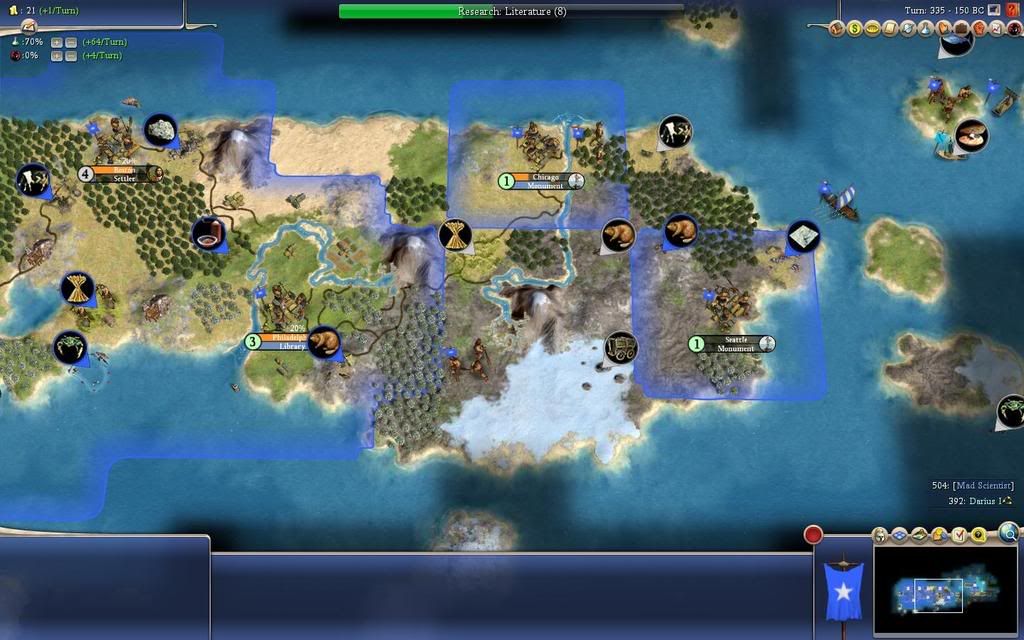Toggle score display with checkmark button

[x=958, y=536]
